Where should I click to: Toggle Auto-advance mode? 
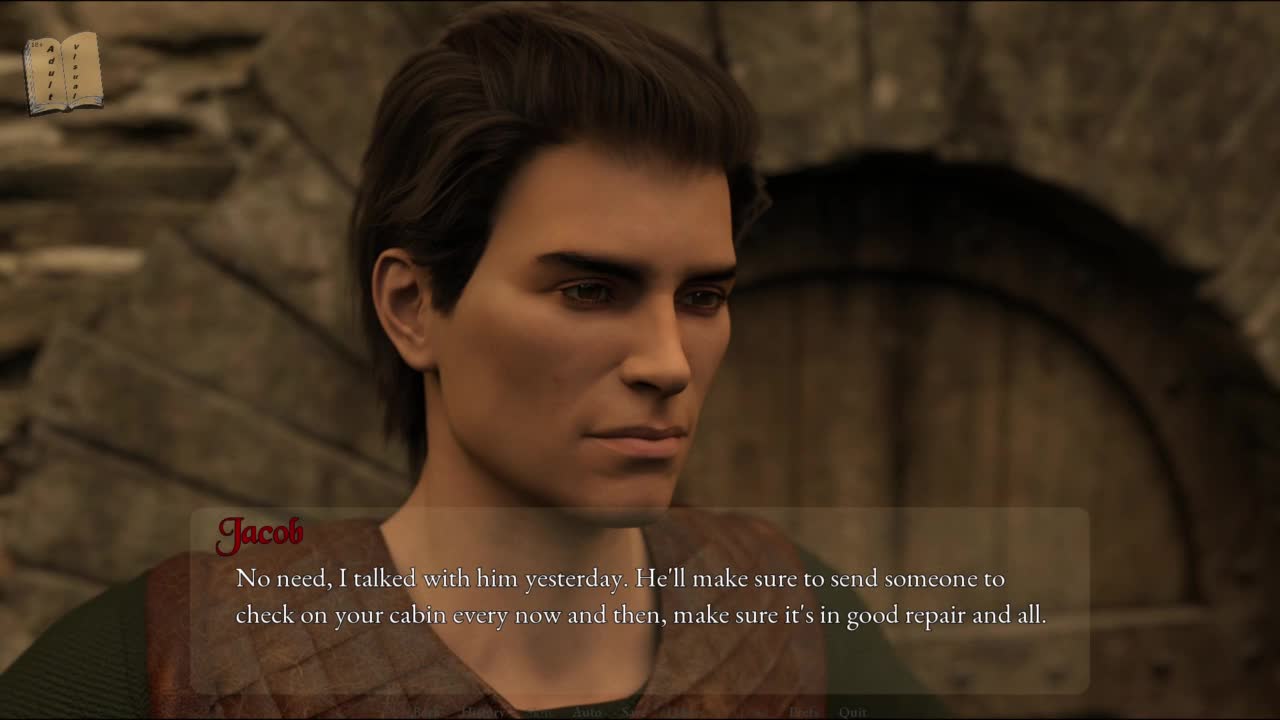click(x=587, y=712)
